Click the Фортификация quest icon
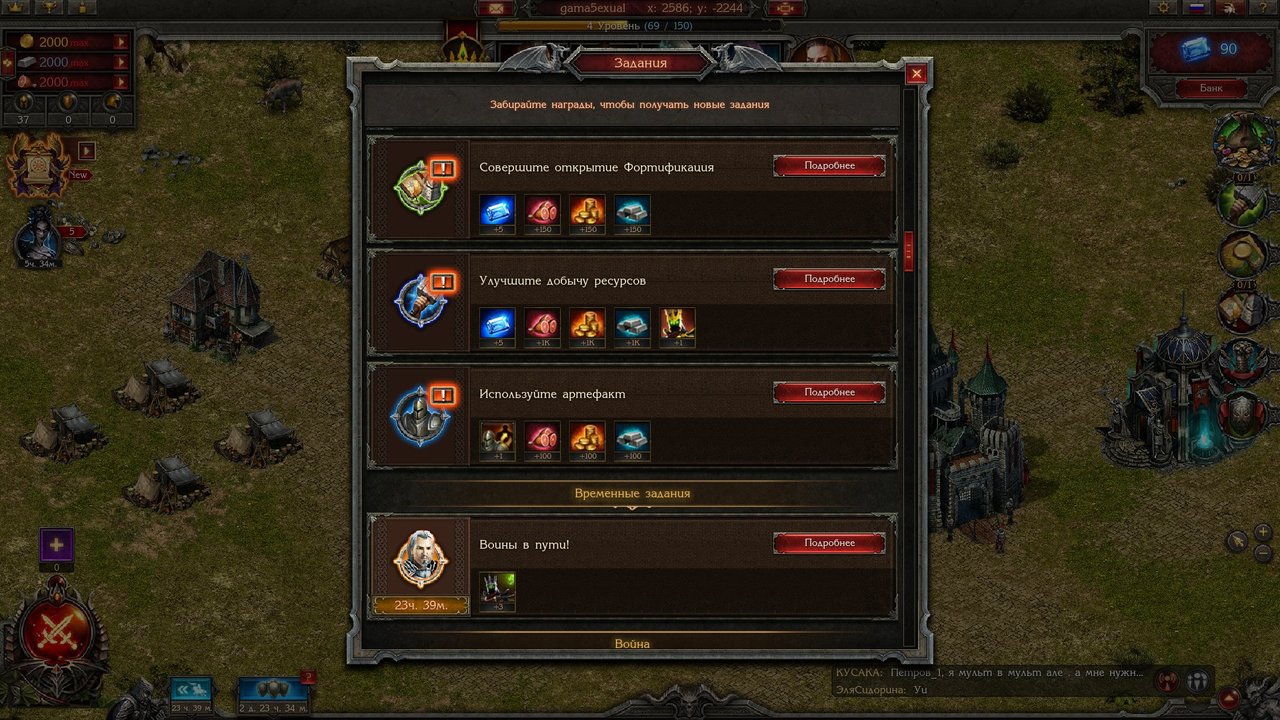Viewport: 1280px width, 720px height. click(x=420, y=187)
